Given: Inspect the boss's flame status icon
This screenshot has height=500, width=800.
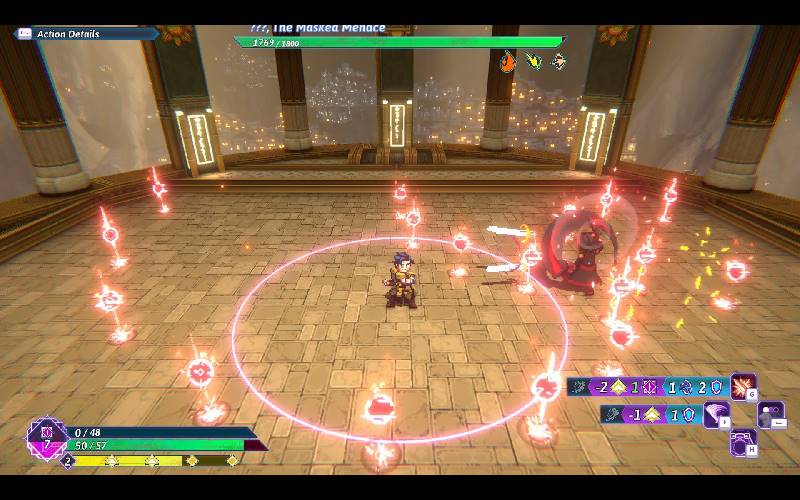Looking at the screenshot, I should click(508, 61).
